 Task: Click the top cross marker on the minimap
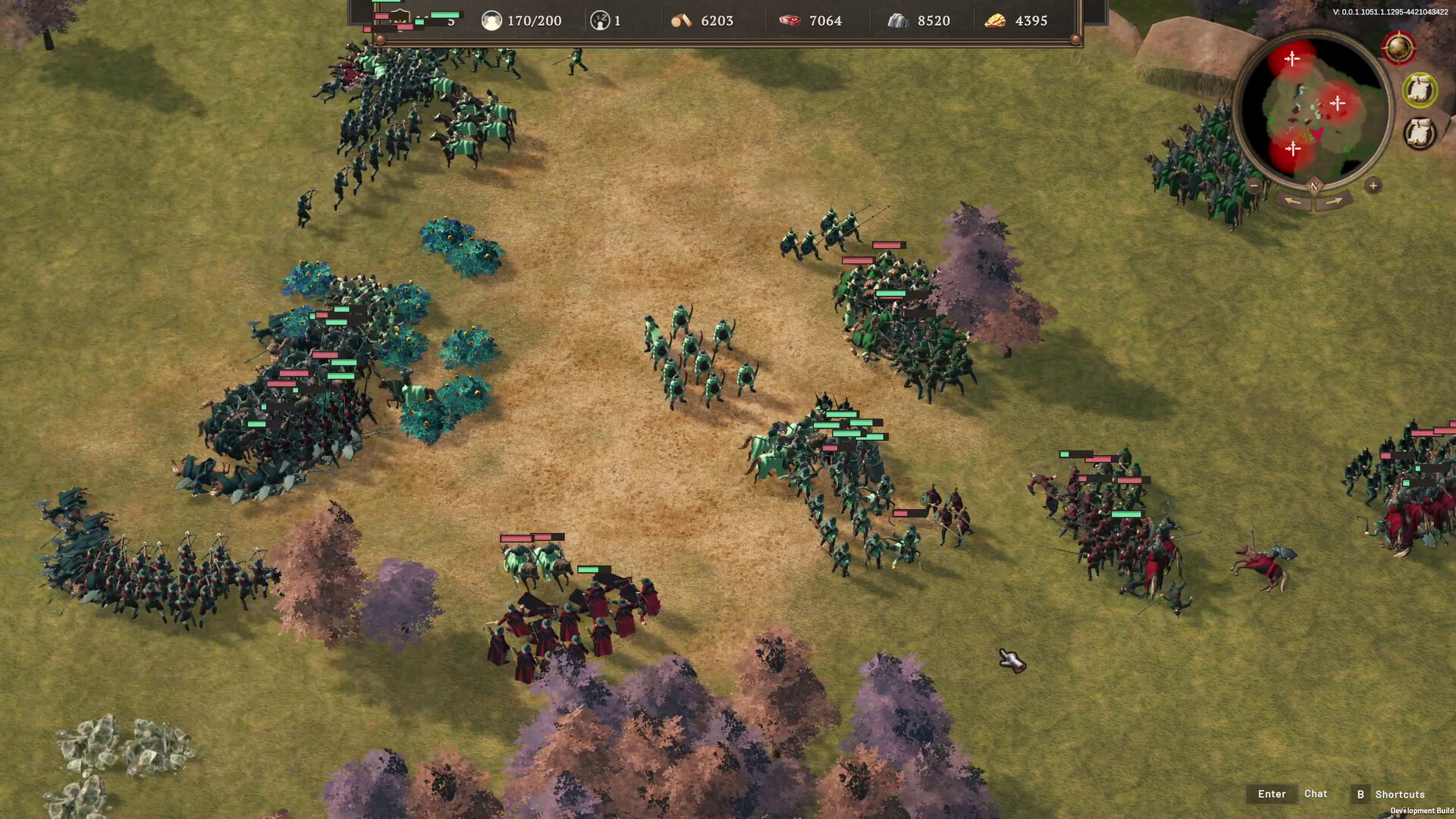tap(1292, 58)
